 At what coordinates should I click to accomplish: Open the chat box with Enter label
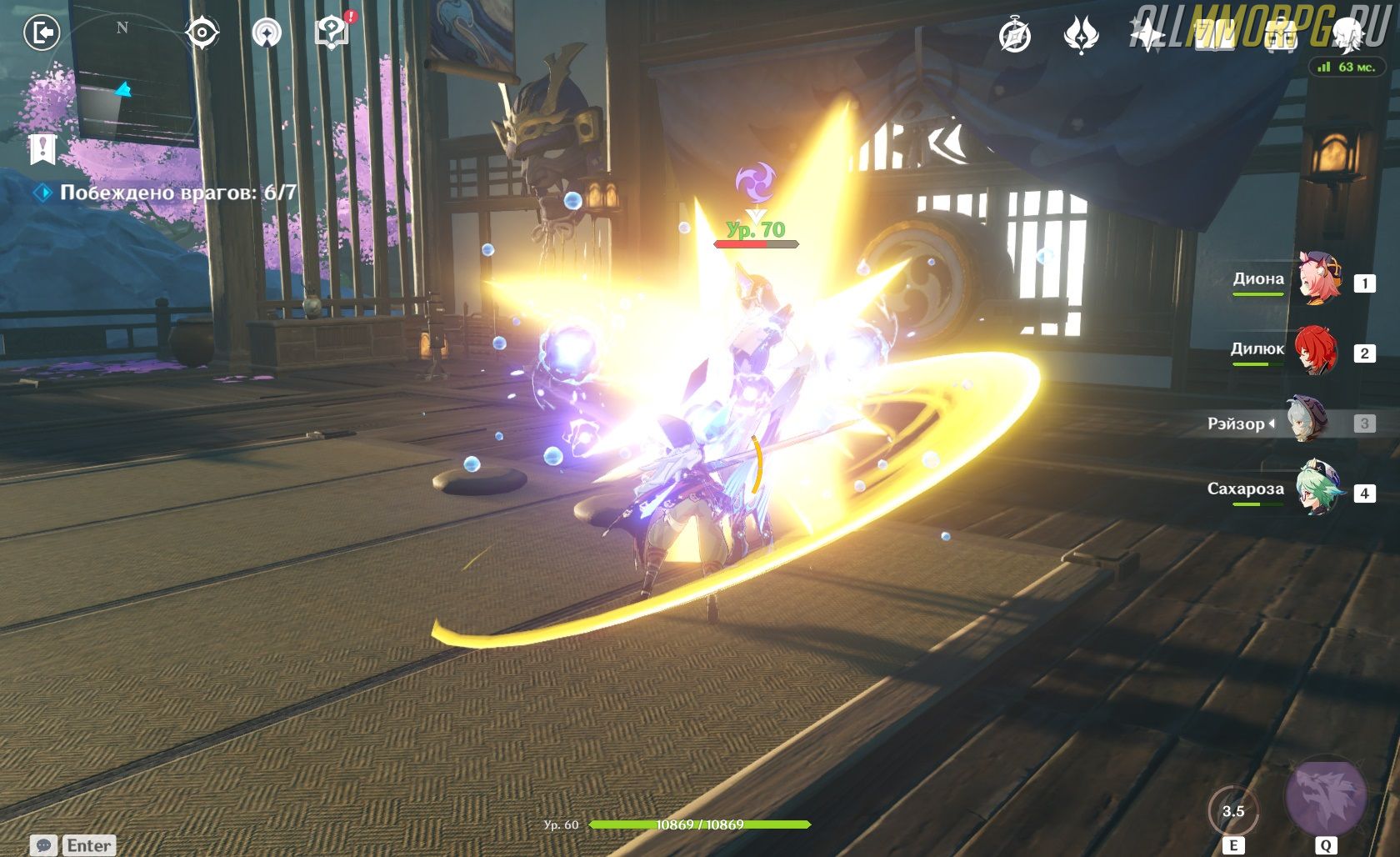click(x=73, y=845)
